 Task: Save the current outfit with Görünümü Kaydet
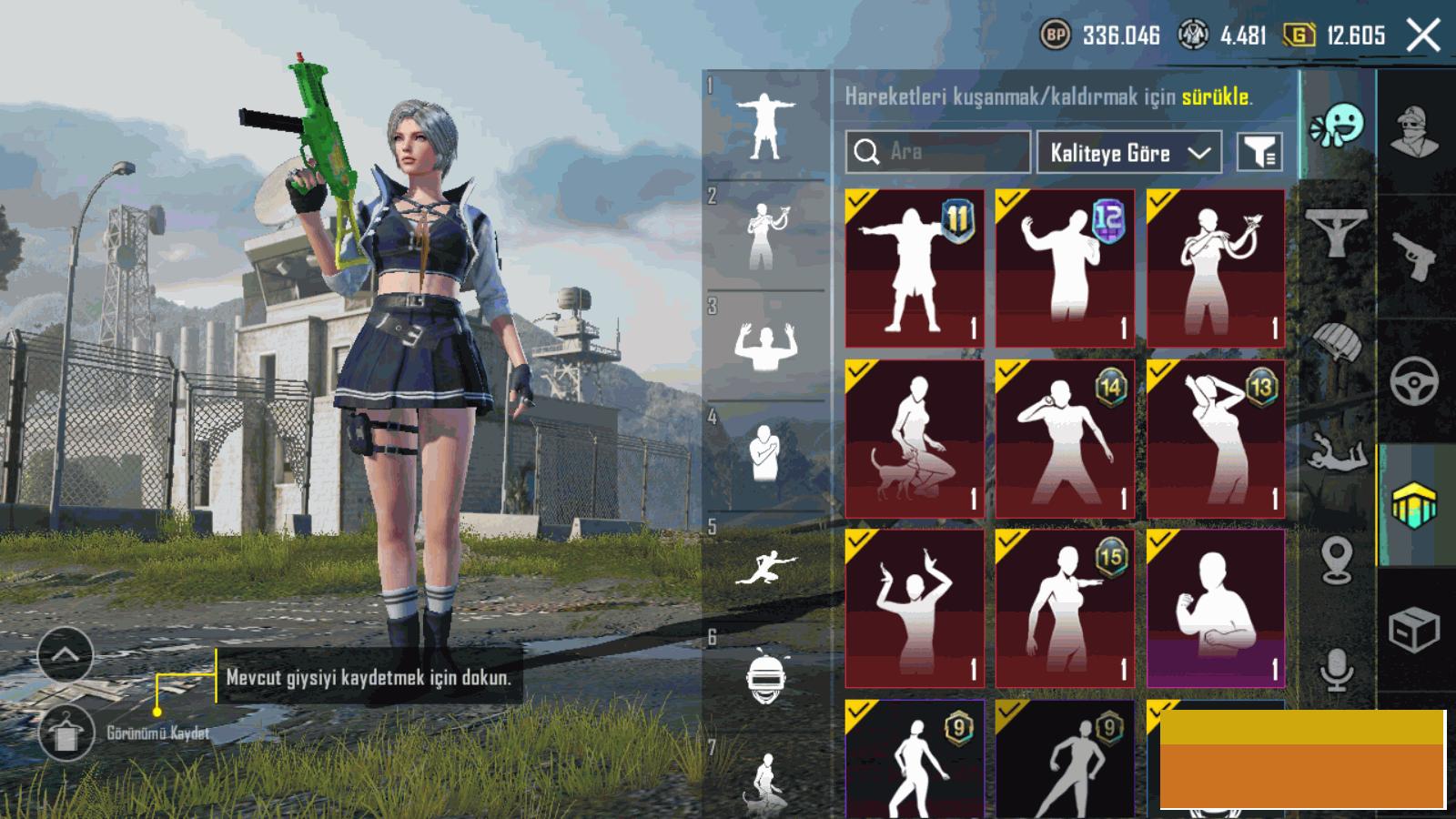tap(66, 733)
